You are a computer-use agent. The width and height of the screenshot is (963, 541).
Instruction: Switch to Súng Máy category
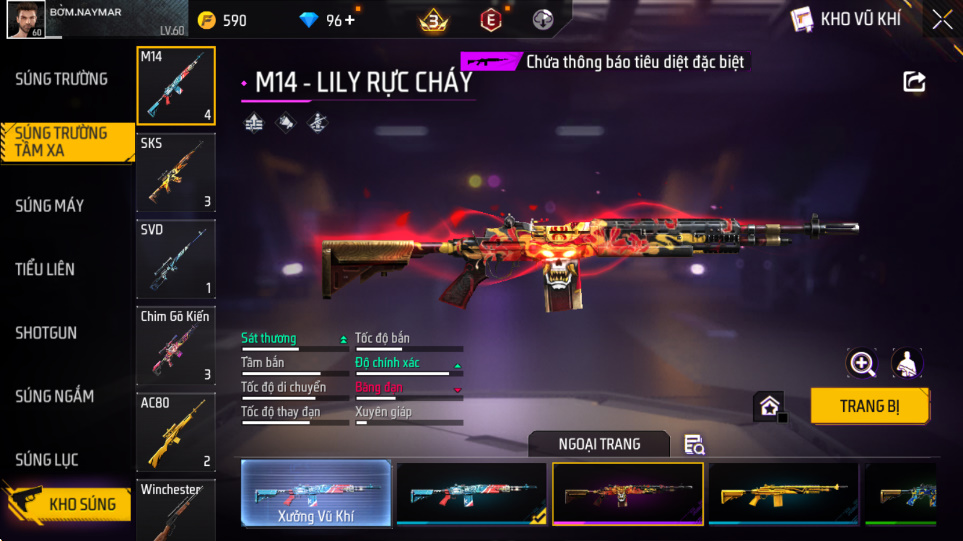[49, 206]
